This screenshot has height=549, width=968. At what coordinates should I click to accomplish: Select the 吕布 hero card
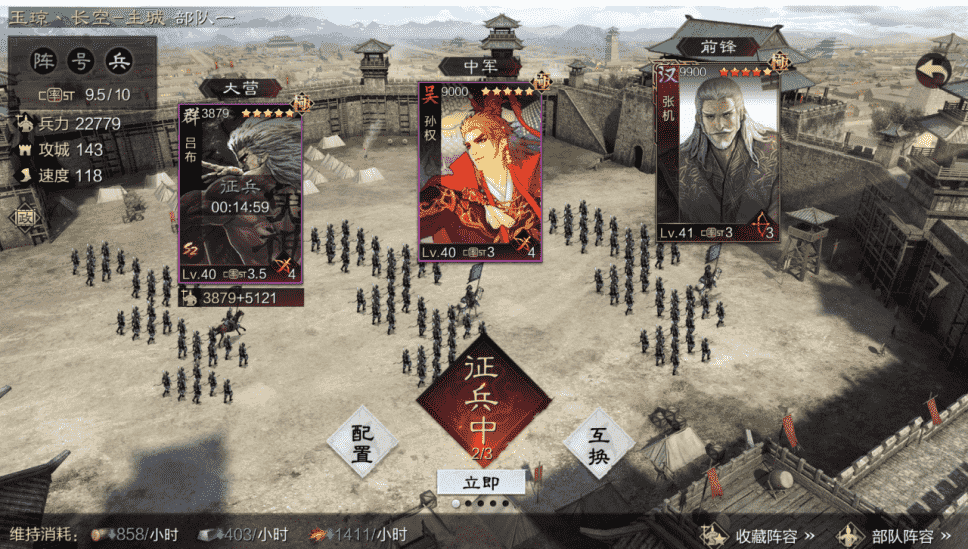(x=240, y=195)
